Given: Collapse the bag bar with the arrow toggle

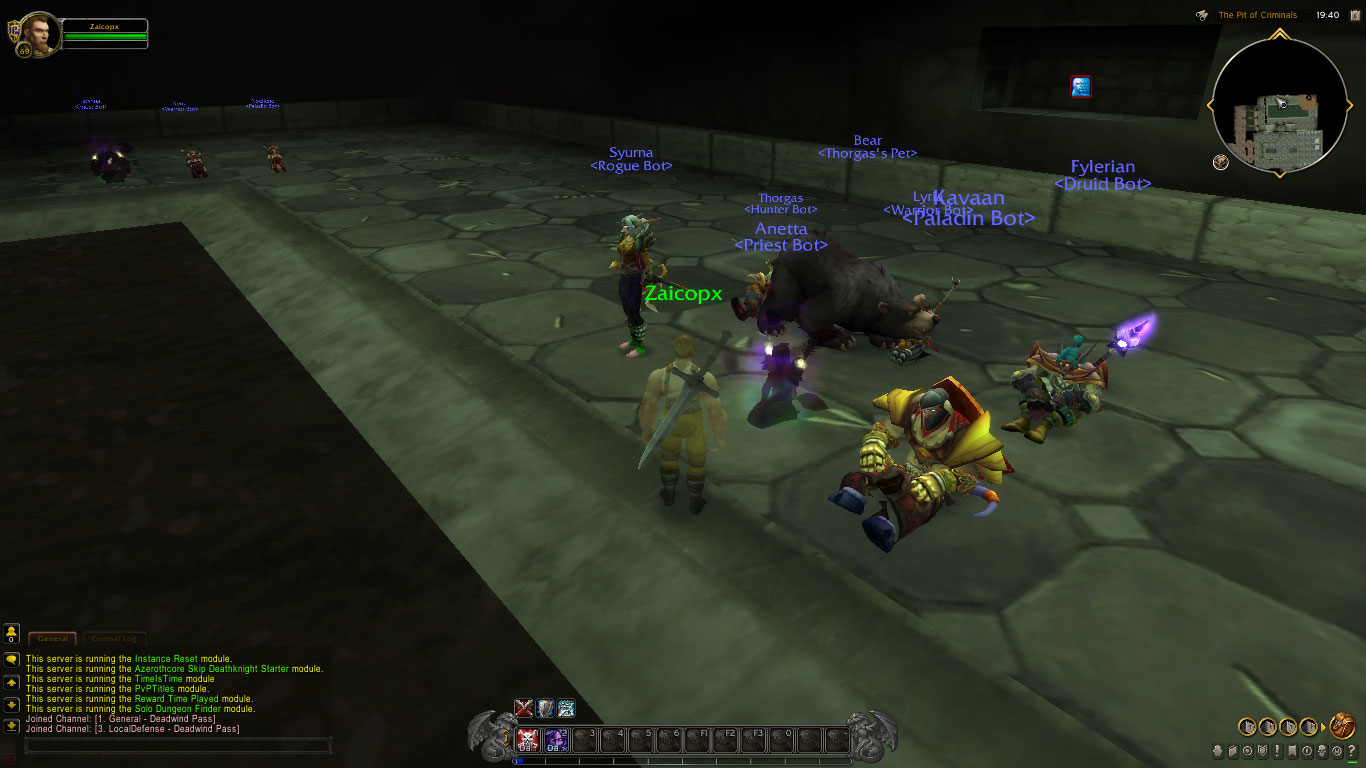Looking at the screenshot, I should 1322,727.
